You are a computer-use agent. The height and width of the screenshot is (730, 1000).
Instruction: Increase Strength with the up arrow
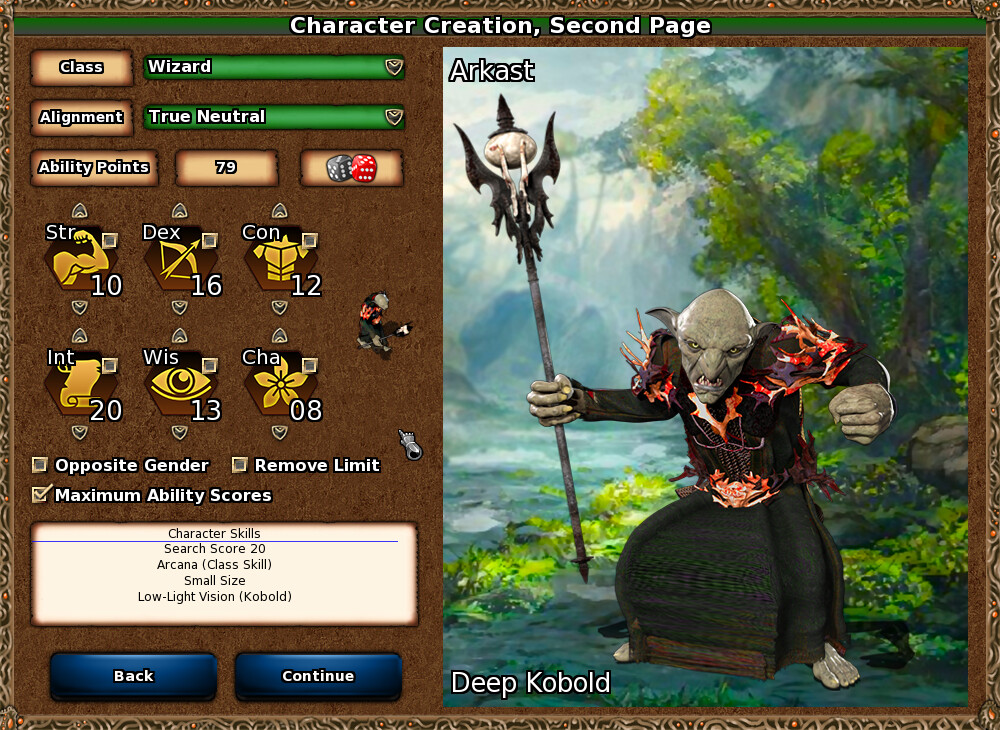pos(80,211)
